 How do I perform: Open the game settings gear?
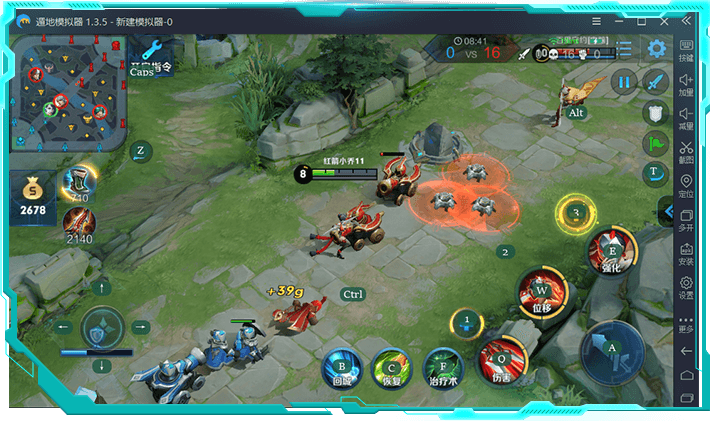[656, 48]
